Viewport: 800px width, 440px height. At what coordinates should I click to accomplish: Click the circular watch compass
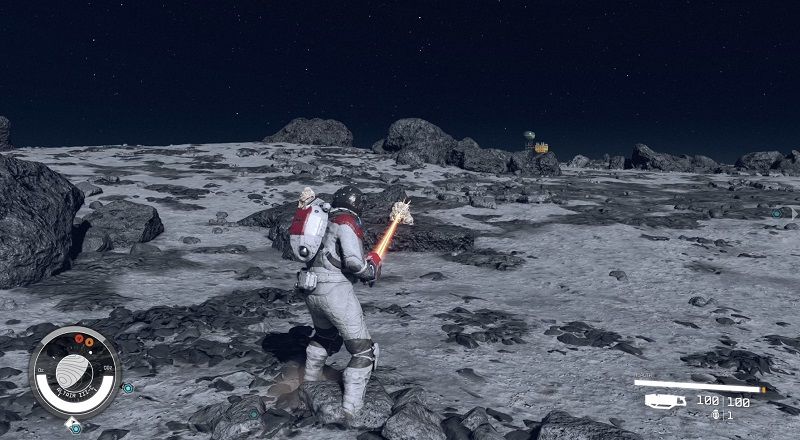[x=74, y=372]
